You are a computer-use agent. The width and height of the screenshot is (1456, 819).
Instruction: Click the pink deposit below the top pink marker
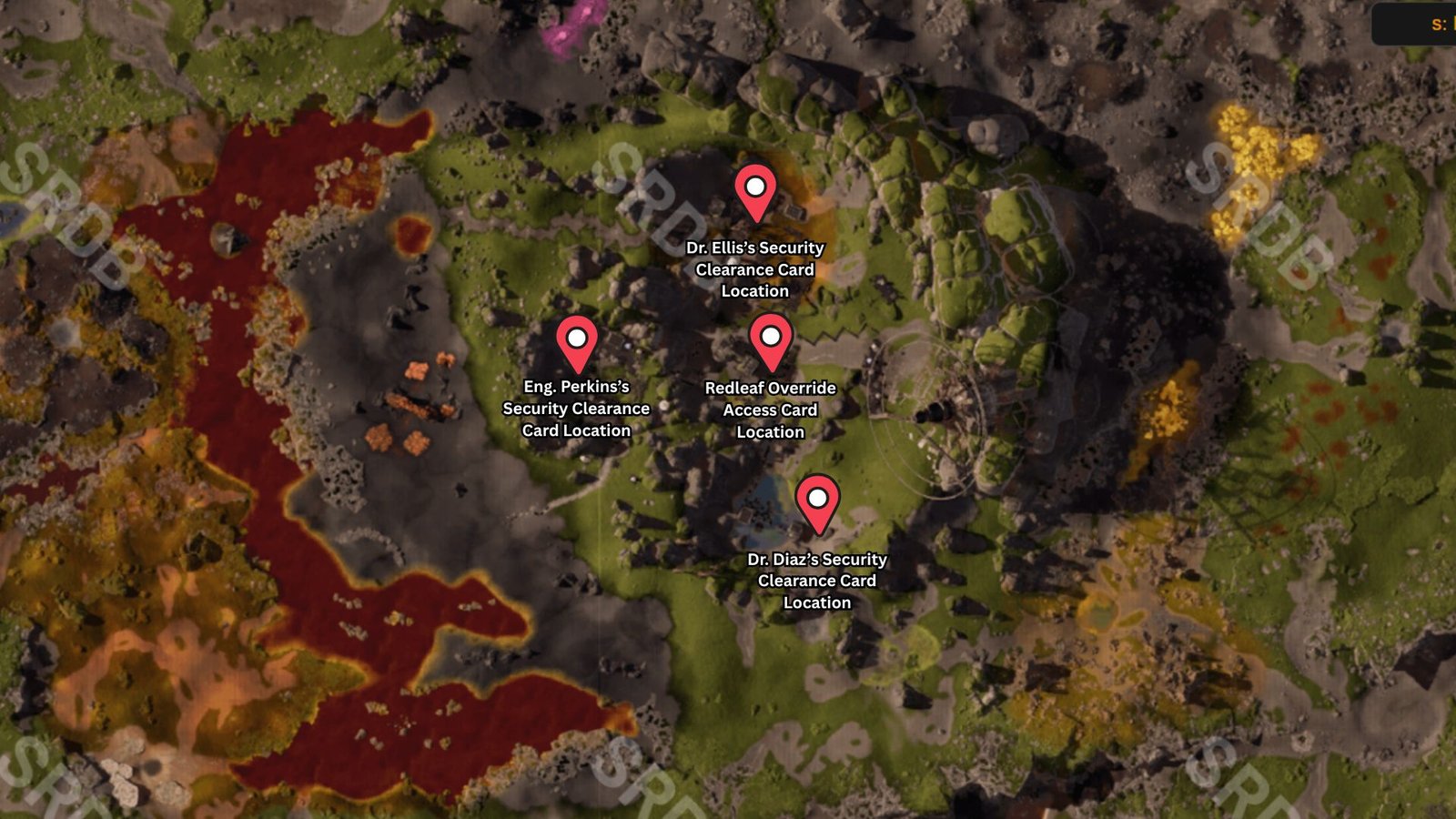[x=561, y=35]
